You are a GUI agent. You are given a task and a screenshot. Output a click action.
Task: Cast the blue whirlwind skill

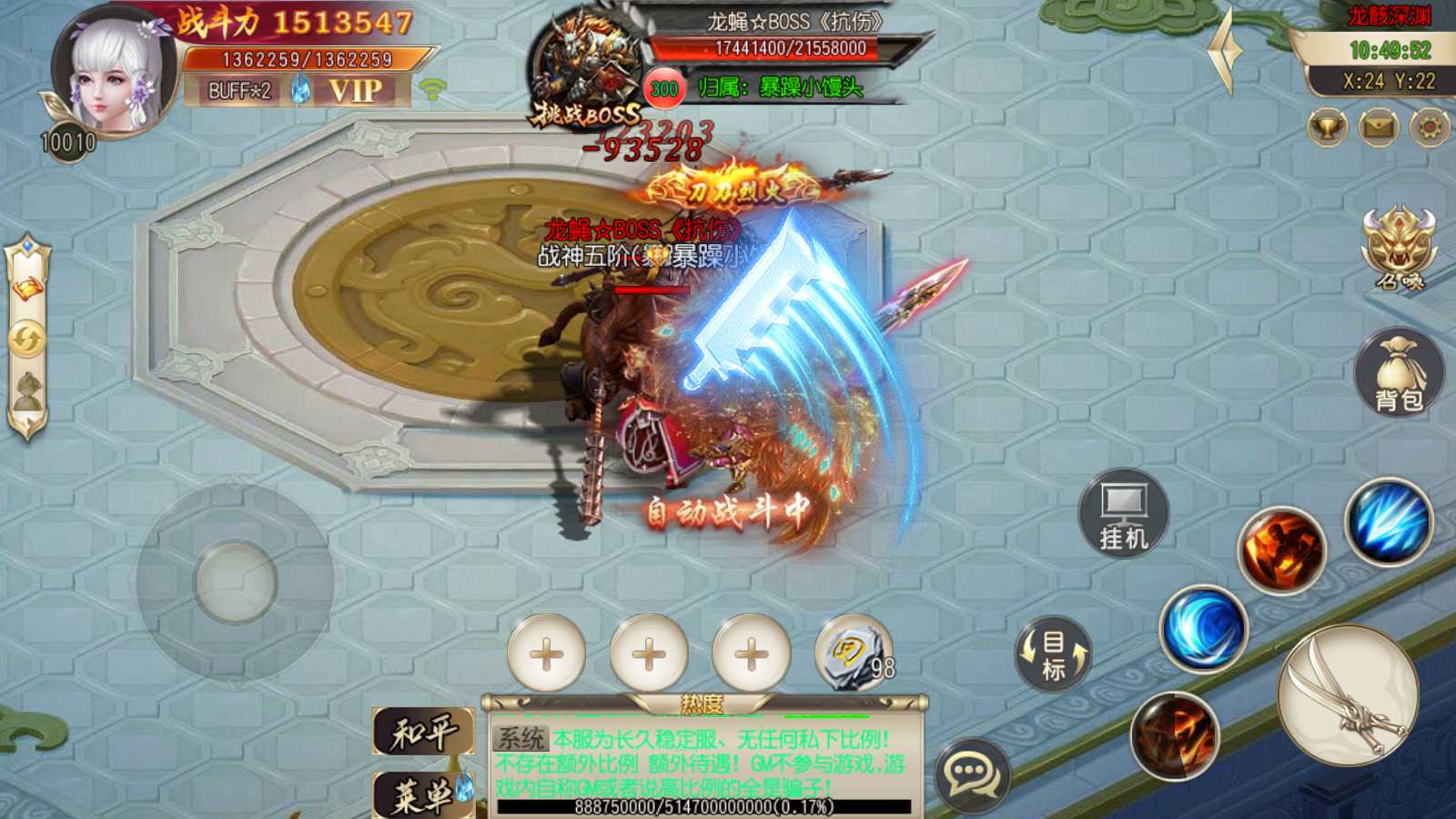click(1203, 628)
